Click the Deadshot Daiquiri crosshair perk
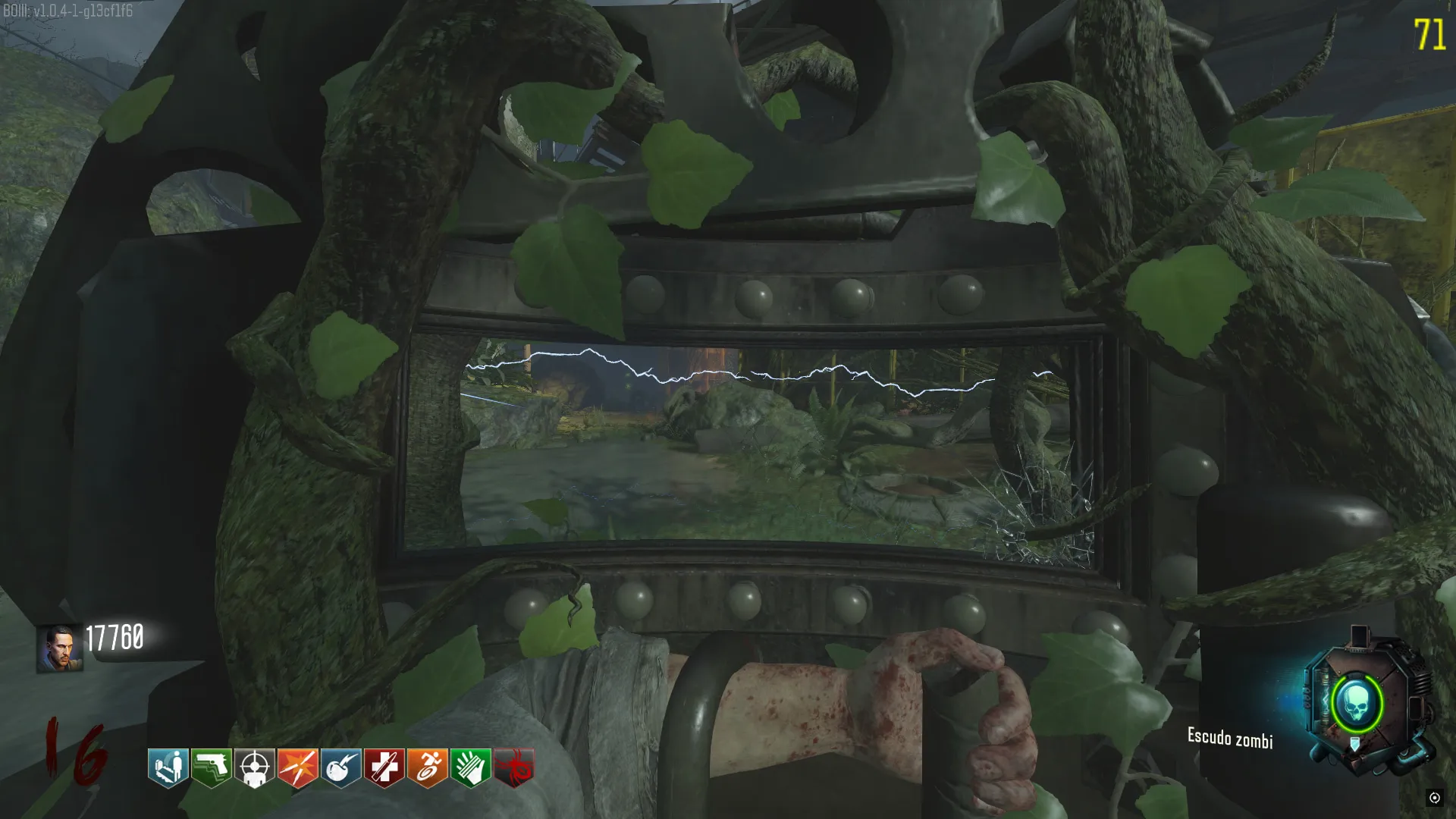The image size is (1456, 819). point(255,767)
